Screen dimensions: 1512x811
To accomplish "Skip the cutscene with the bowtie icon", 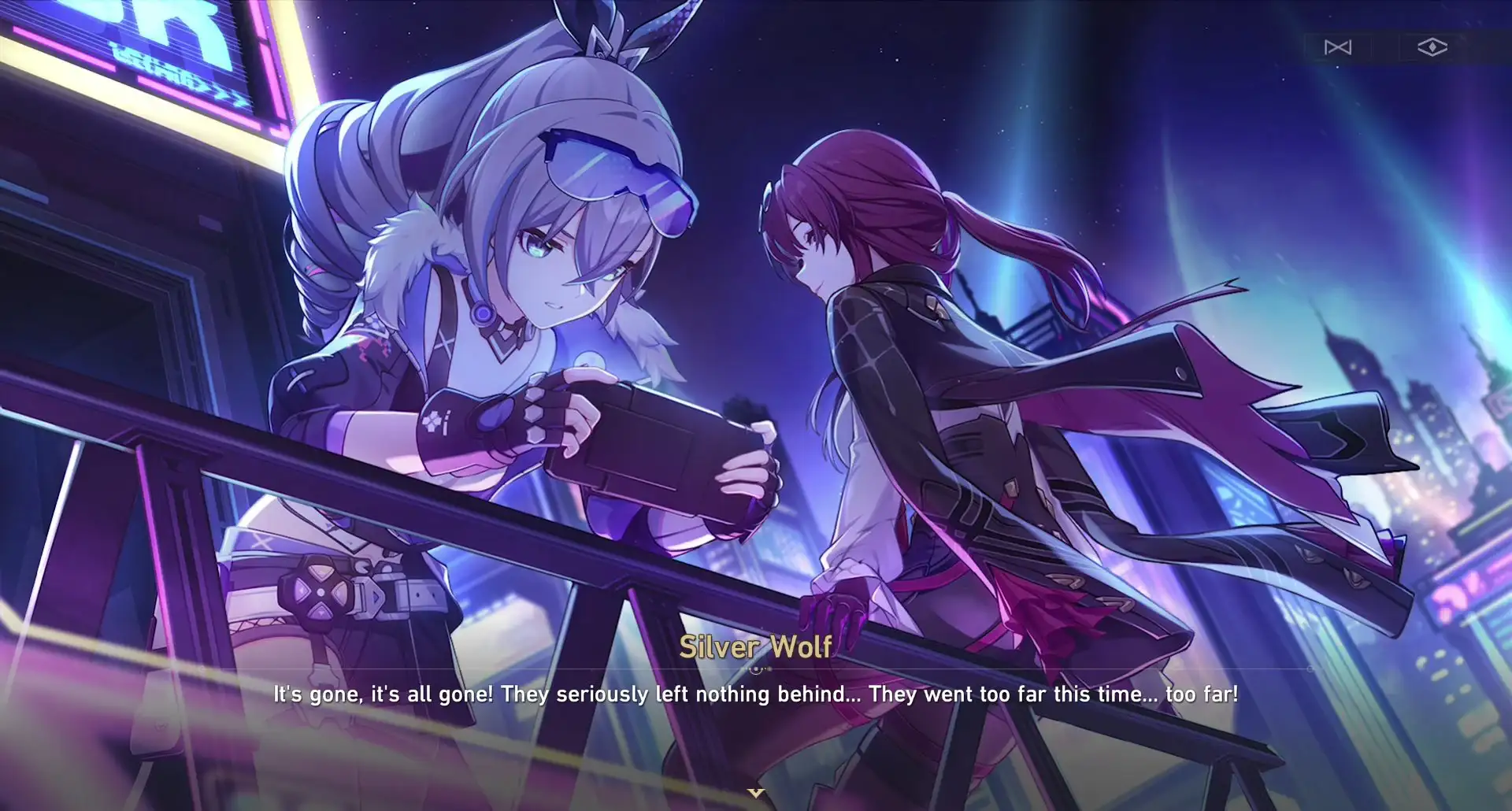I will click(1337, 48).
